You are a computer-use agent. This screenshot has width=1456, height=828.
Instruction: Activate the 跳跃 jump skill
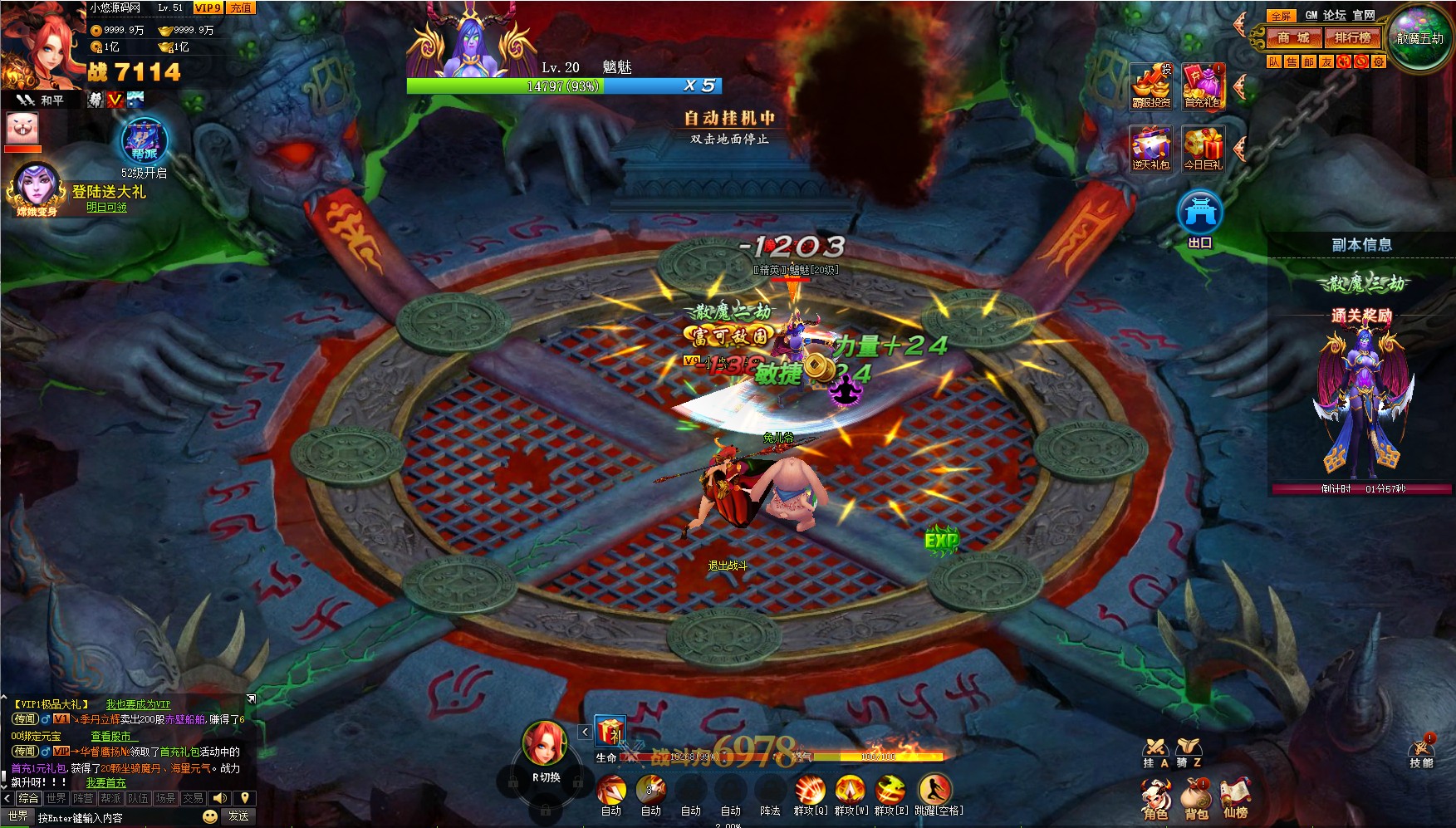coord(935,791)
